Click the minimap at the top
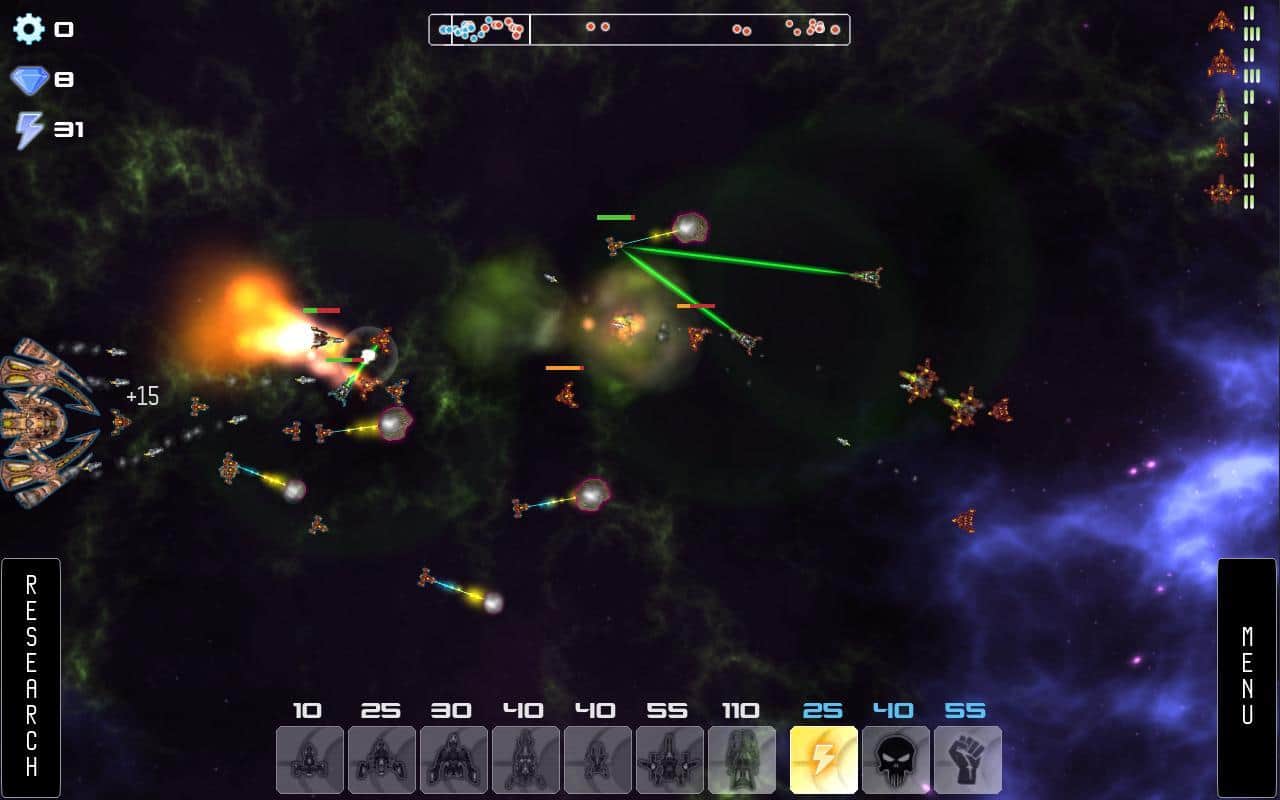Screen dimensions: 1280x800 coord(640,29)
